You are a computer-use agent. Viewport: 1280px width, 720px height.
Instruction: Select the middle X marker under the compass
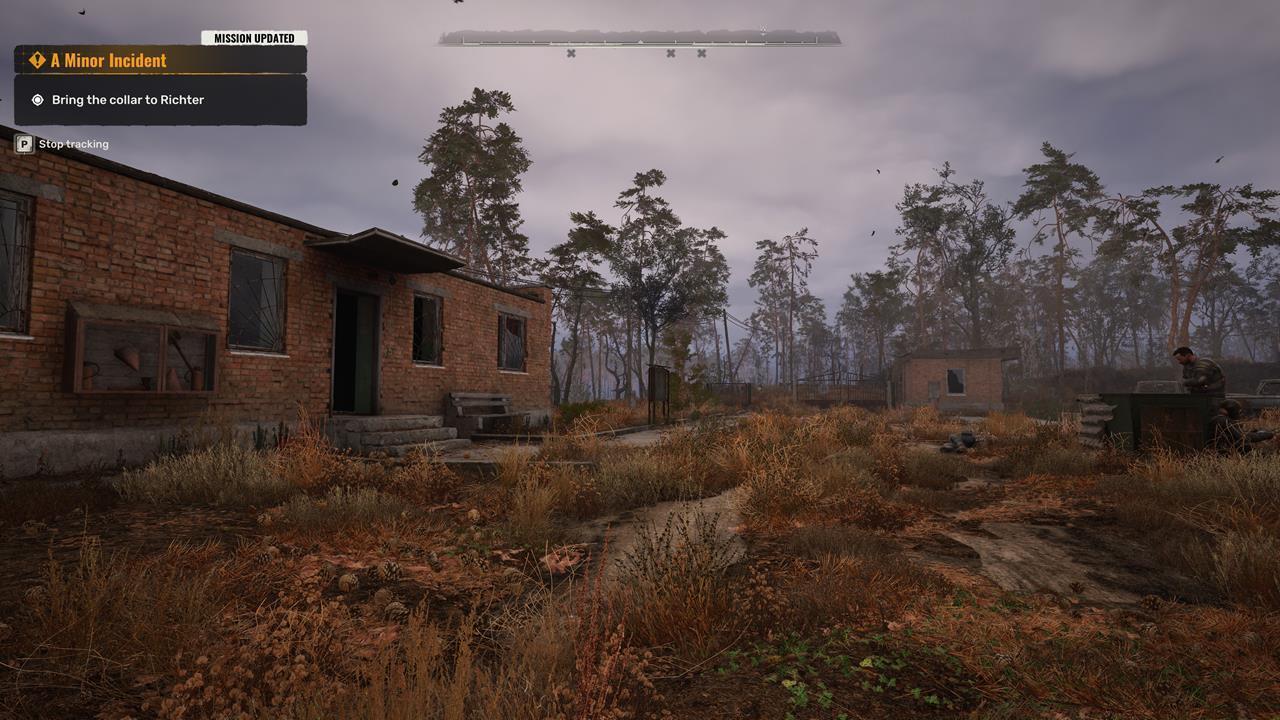(671, 52)
